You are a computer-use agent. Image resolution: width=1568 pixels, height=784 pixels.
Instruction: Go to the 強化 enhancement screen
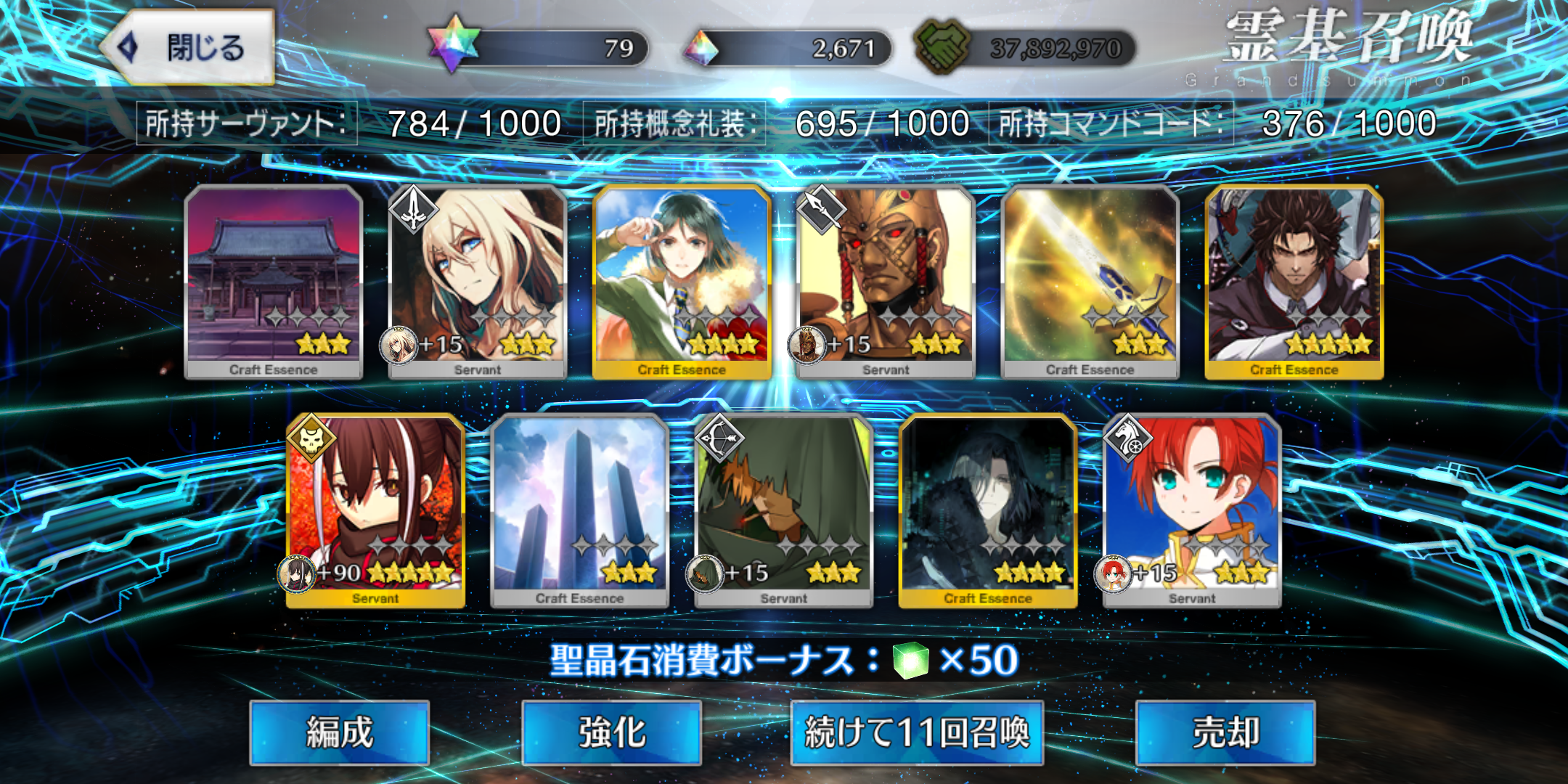pyautogui.click(x=611, y=732)
